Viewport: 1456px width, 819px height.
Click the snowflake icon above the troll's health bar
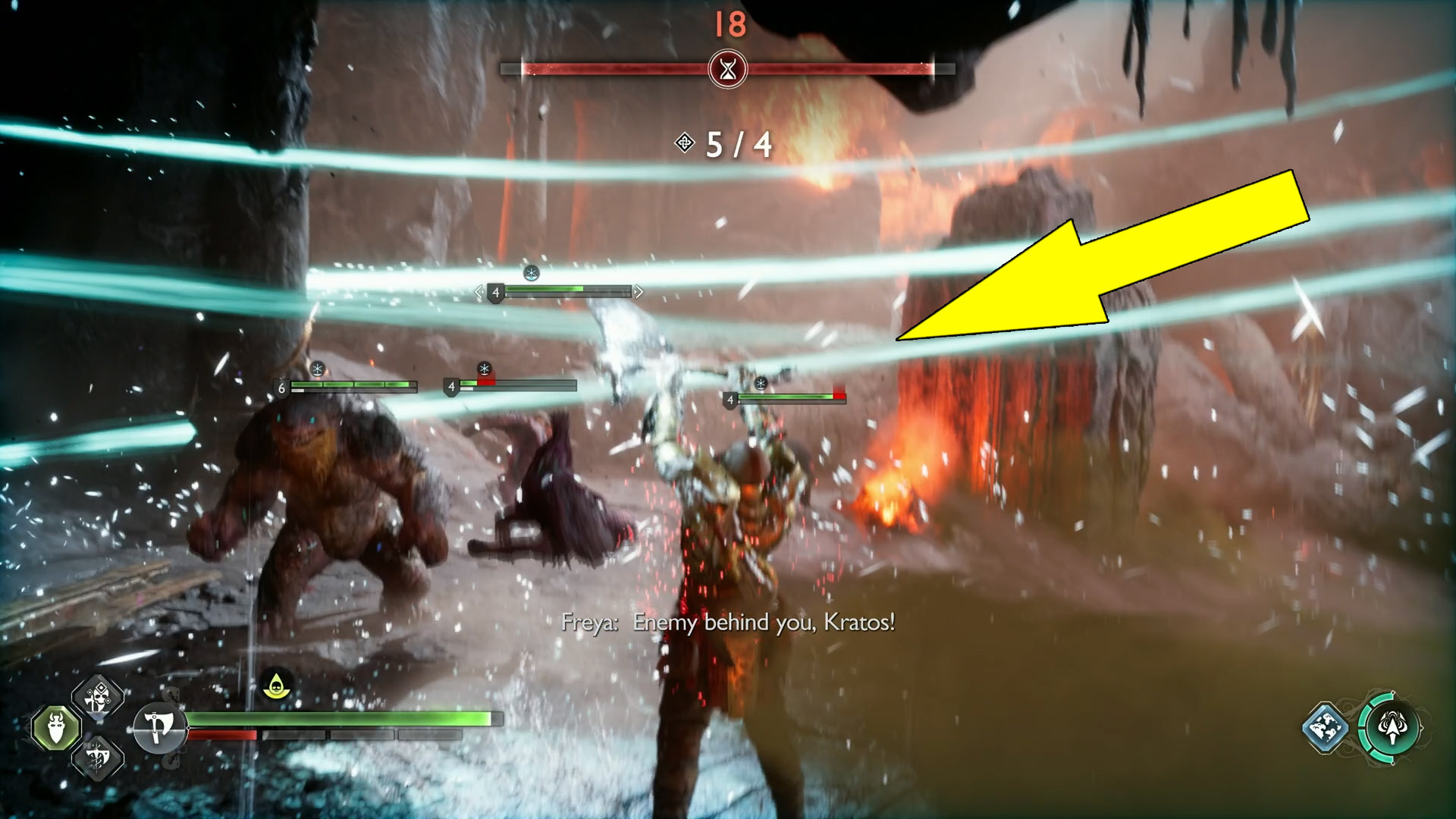pyautogui.click(x=318, y=369)
